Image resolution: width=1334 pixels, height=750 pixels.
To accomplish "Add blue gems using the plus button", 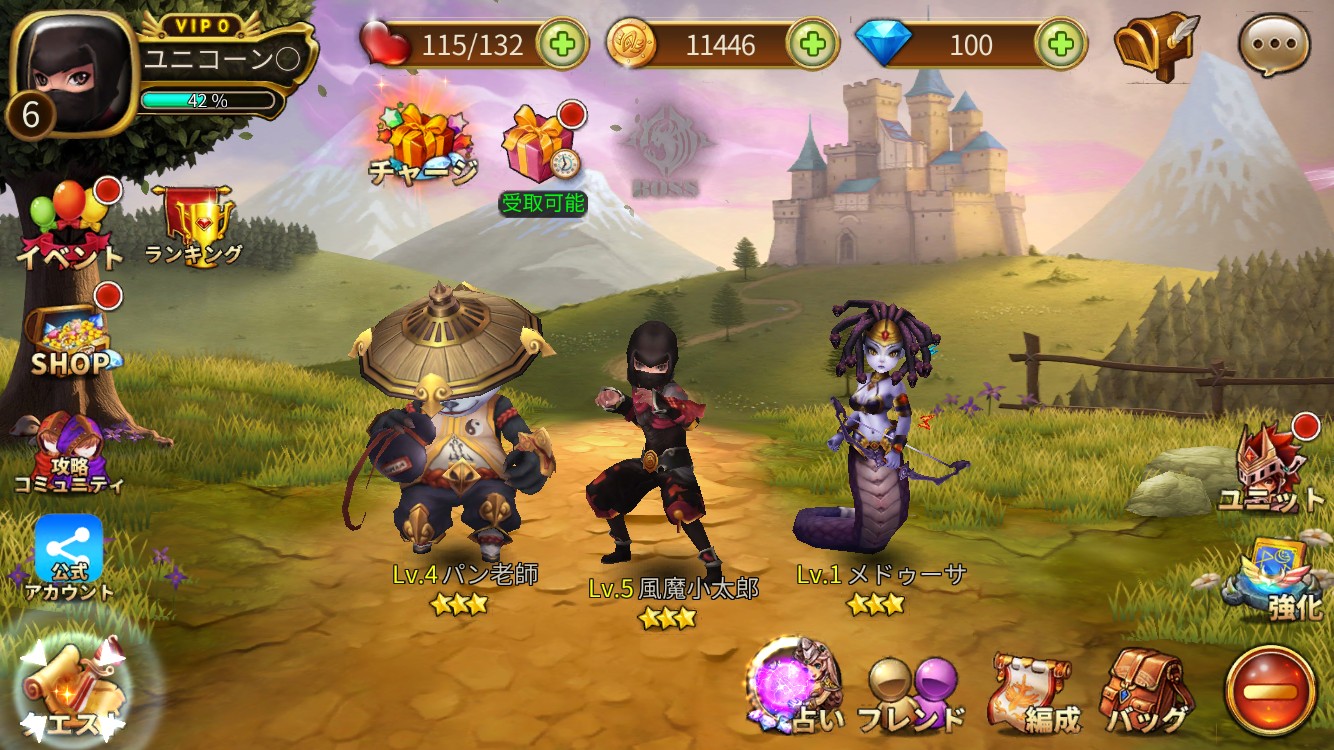I will pos(1061,44).
